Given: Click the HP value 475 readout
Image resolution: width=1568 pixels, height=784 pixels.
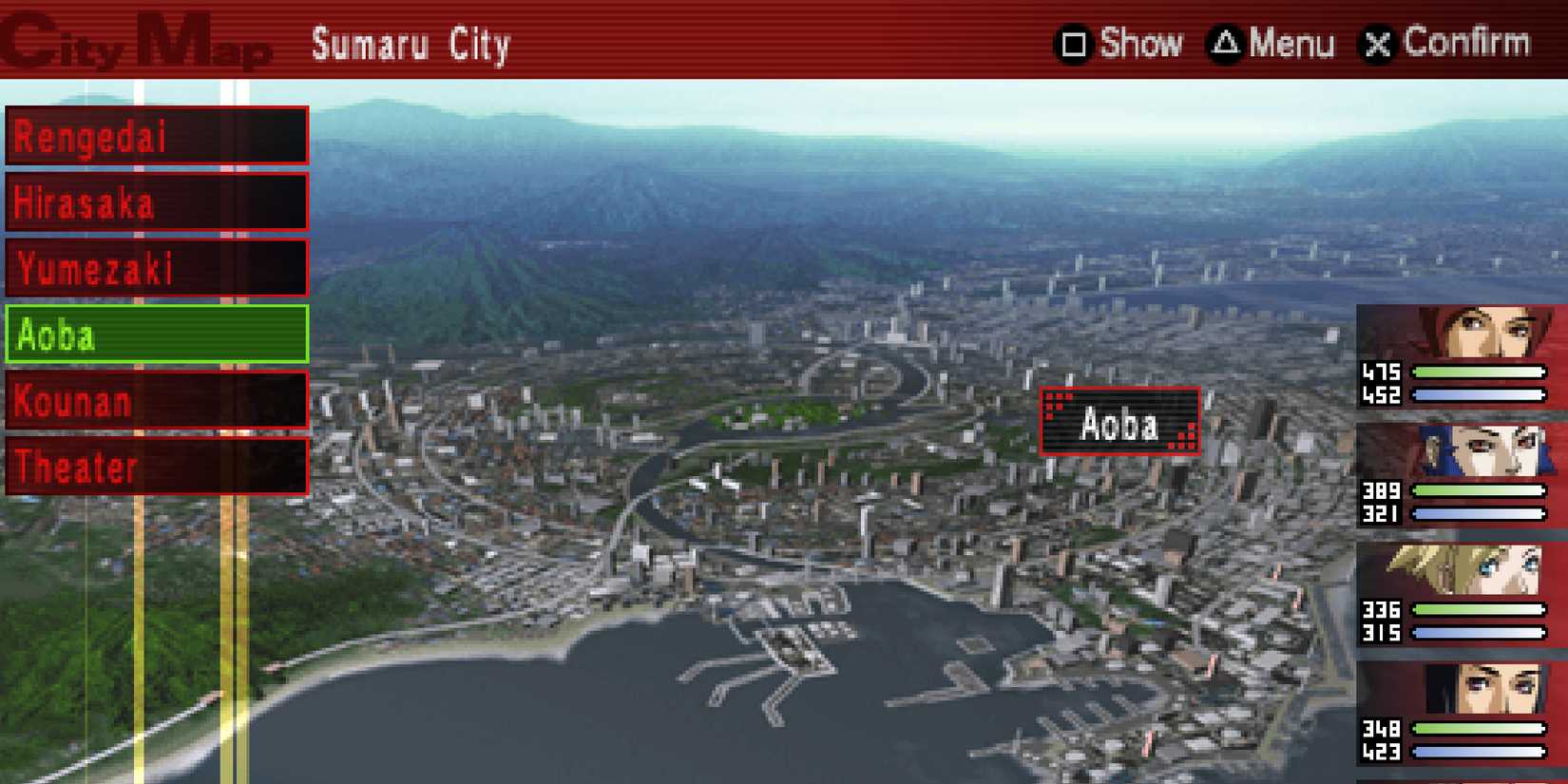Looking at the screenshot, I should point(1382,373).
